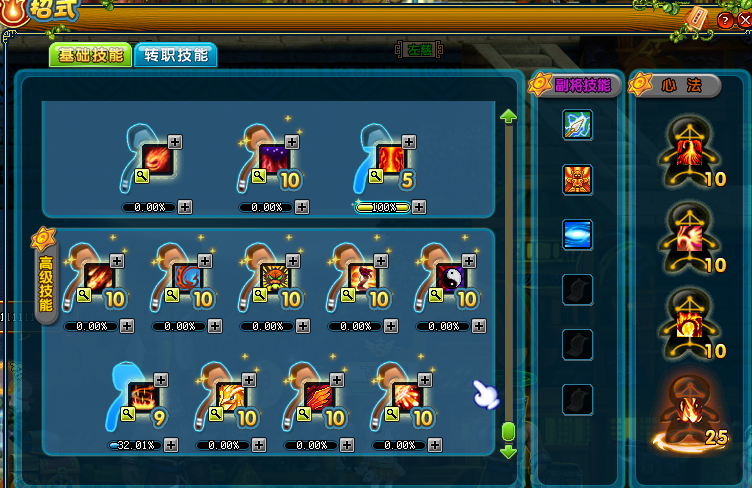Select the golden demon mask skill icon

273,277
